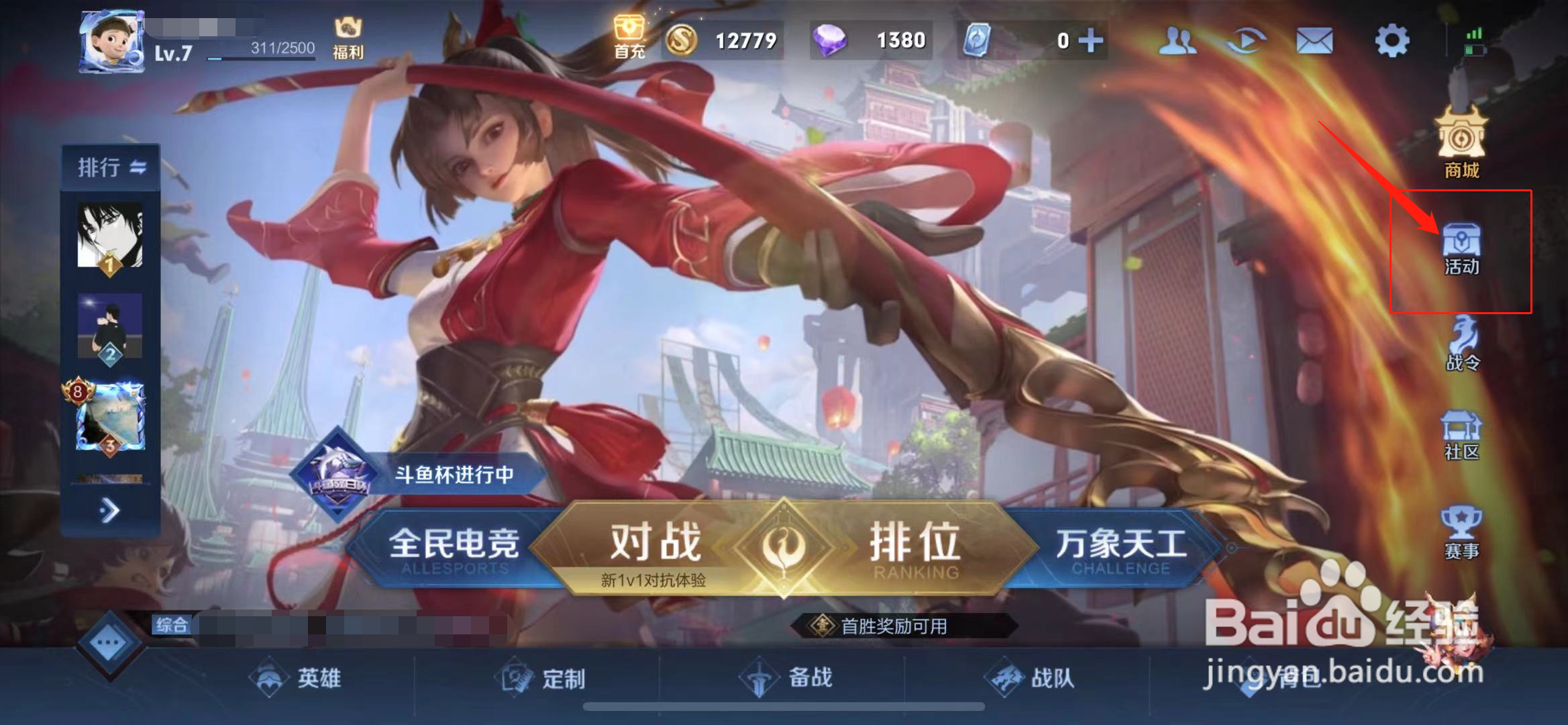Switch to the 排位 ranked tab
1568x725 pixels.
[x=914, y=542]
